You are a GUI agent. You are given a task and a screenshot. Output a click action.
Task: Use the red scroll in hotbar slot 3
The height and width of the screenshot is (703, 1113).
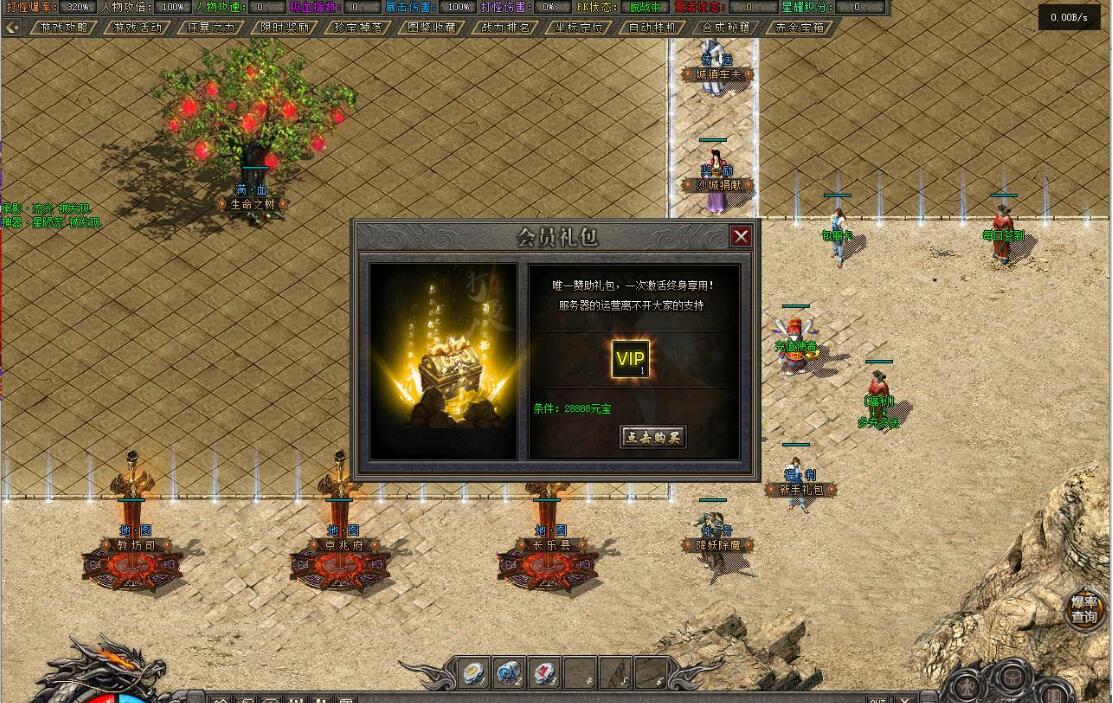(544, 673)
